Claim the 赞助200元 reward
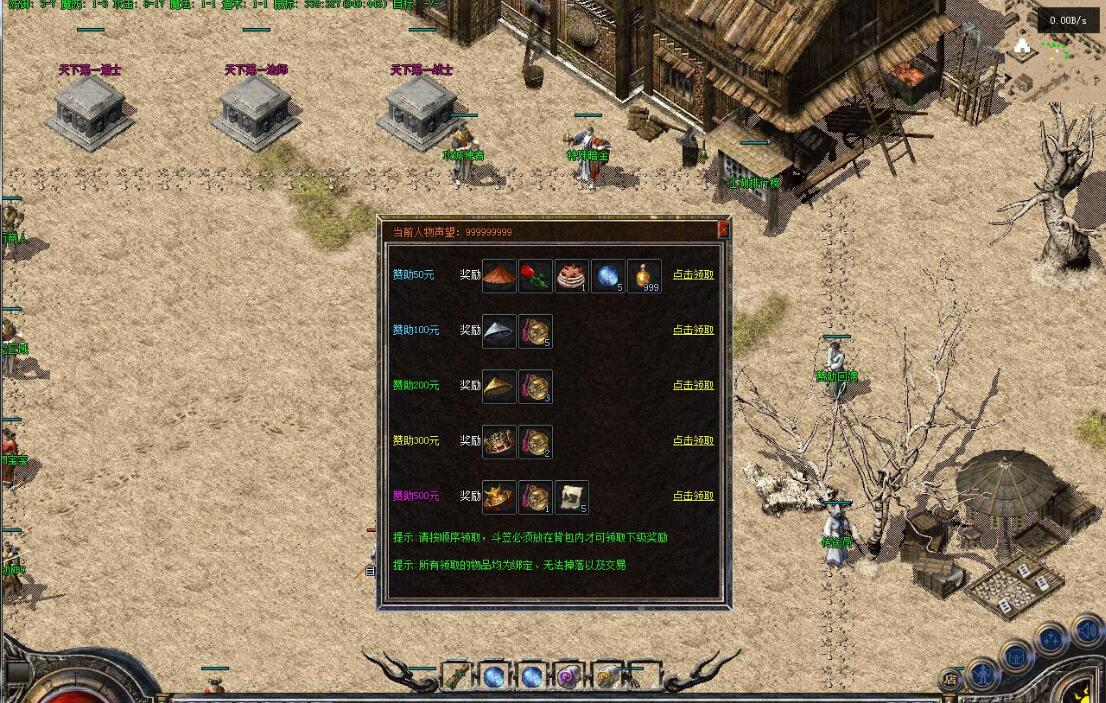This screenshot has height=703, width=1106. coord(693,385)
